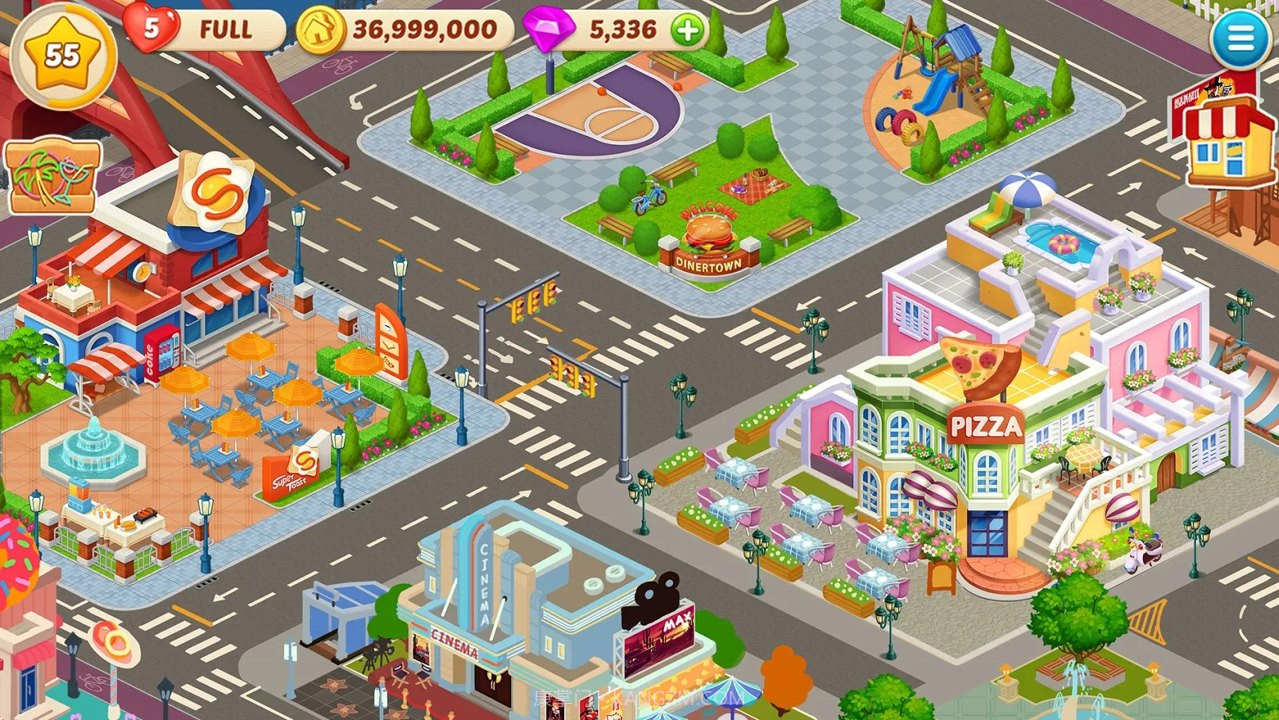
Task: Open the noodle board icon
Action: click(53, 177)
